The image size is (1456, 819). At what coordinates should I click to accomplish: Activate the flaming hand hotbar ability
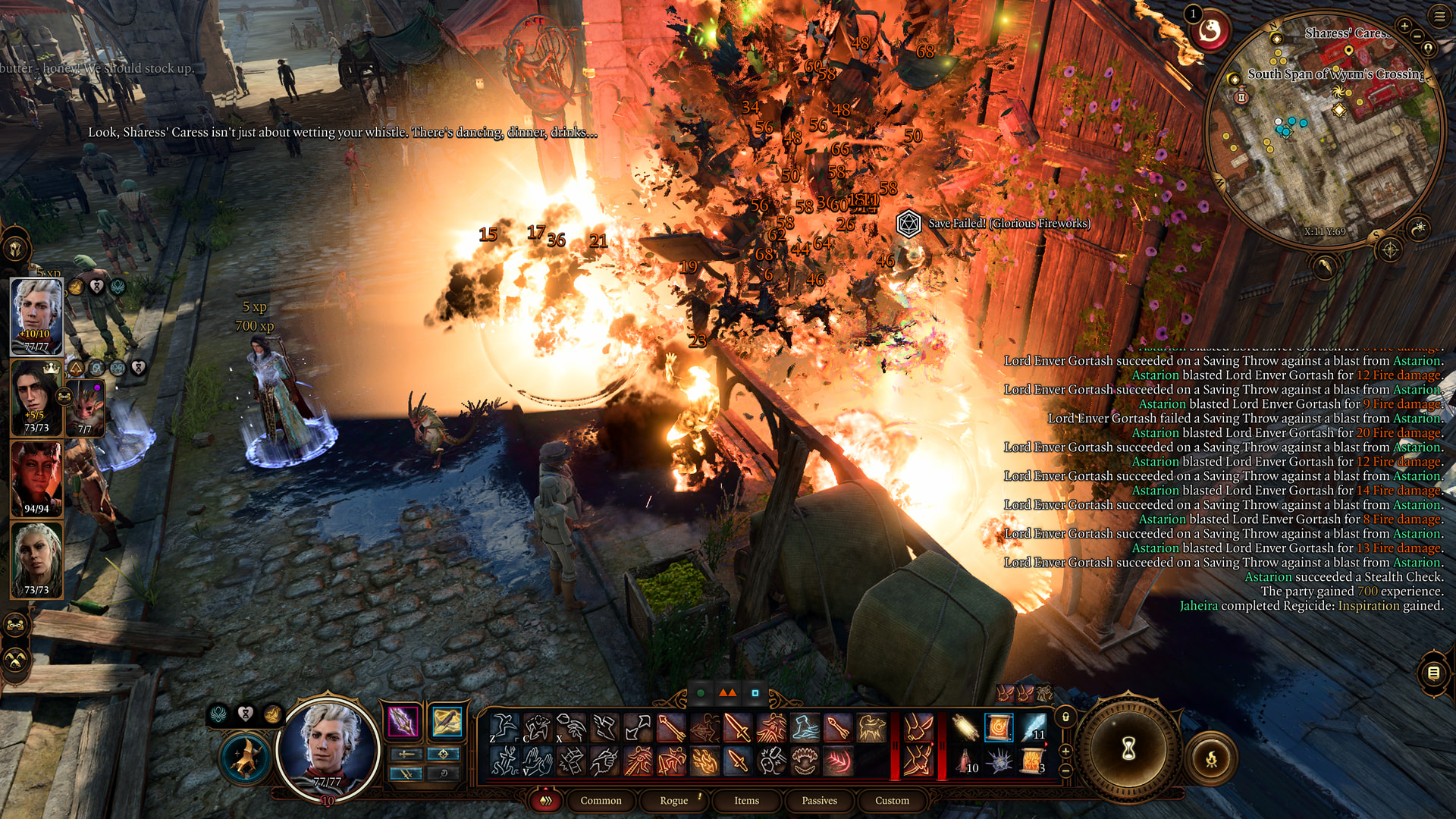point(704,761)
